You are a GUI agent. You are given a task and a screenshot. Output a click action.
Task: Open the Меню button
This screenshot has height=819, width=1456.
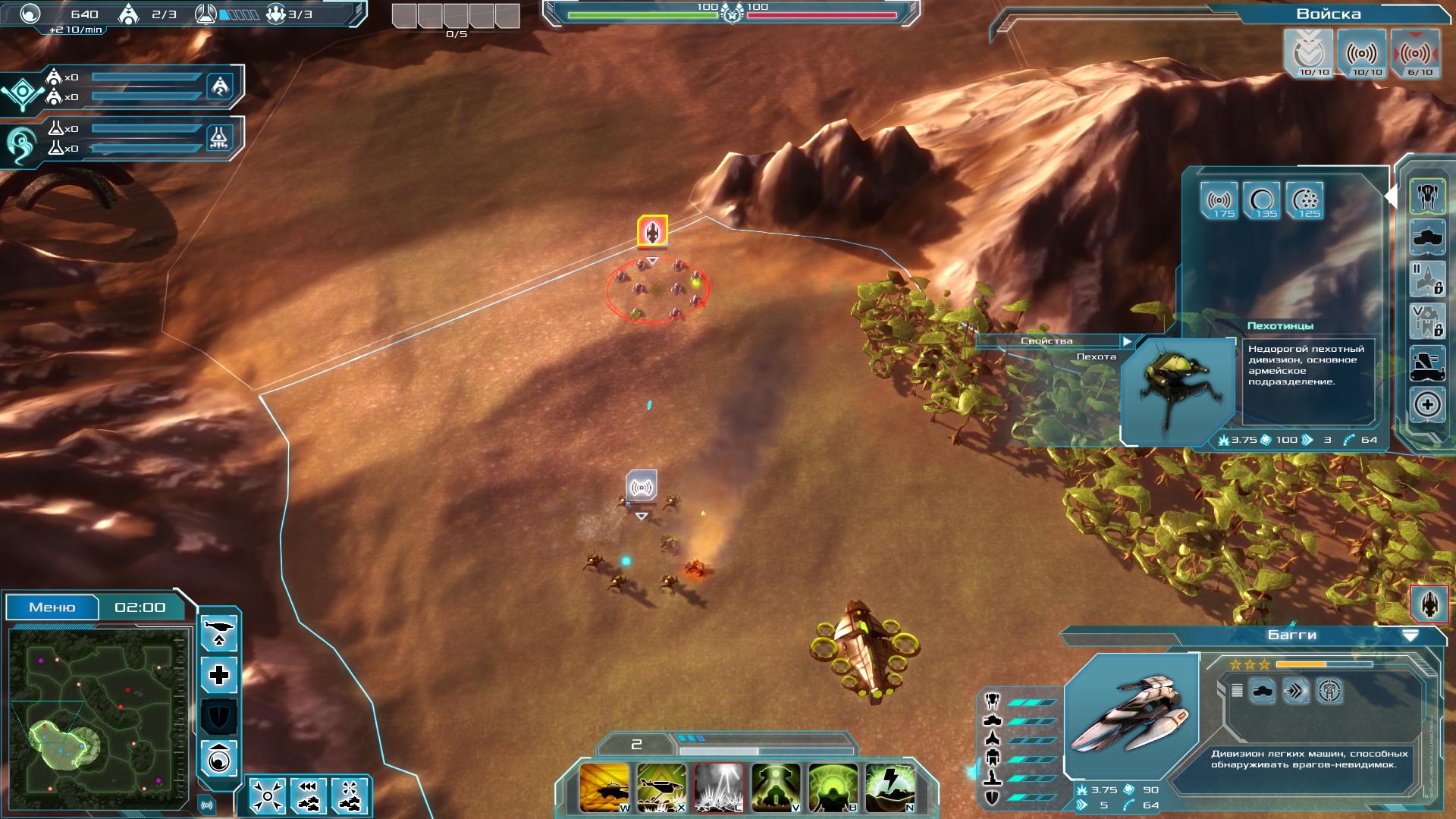click(x=52, y=607)
